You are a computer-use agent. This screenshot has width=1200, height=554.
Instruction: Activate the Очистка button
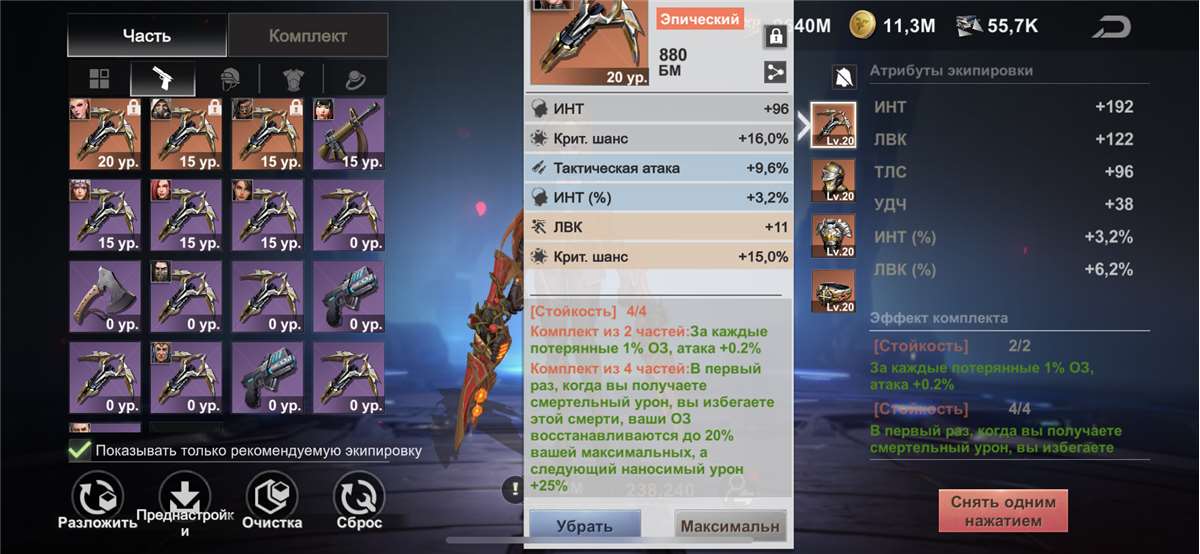pyautogui.click(x=272, y=496)
